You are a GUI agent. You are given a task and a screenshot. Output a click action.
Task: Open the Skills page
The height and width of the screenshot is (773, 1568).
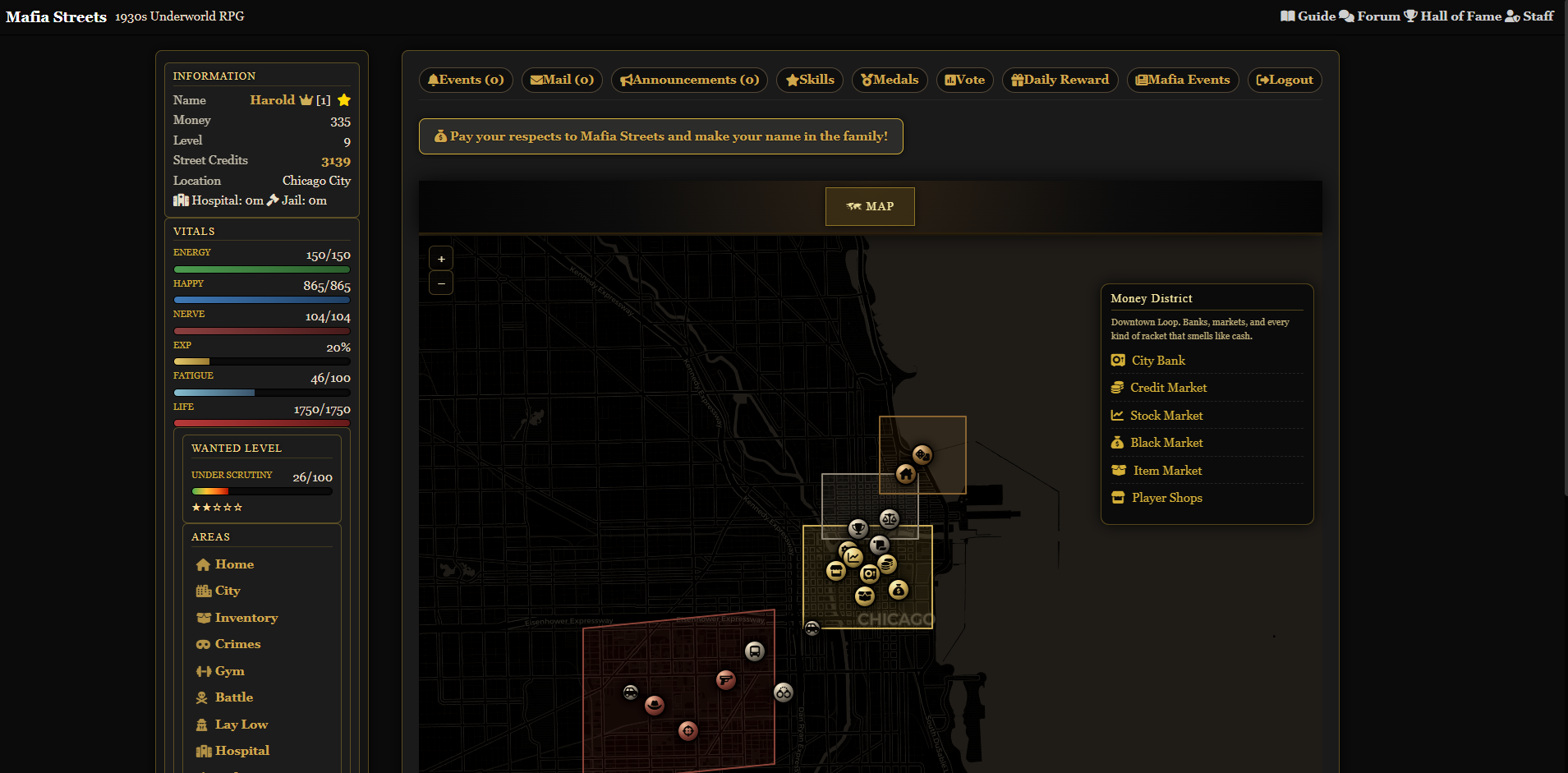[x=809, y=80]
